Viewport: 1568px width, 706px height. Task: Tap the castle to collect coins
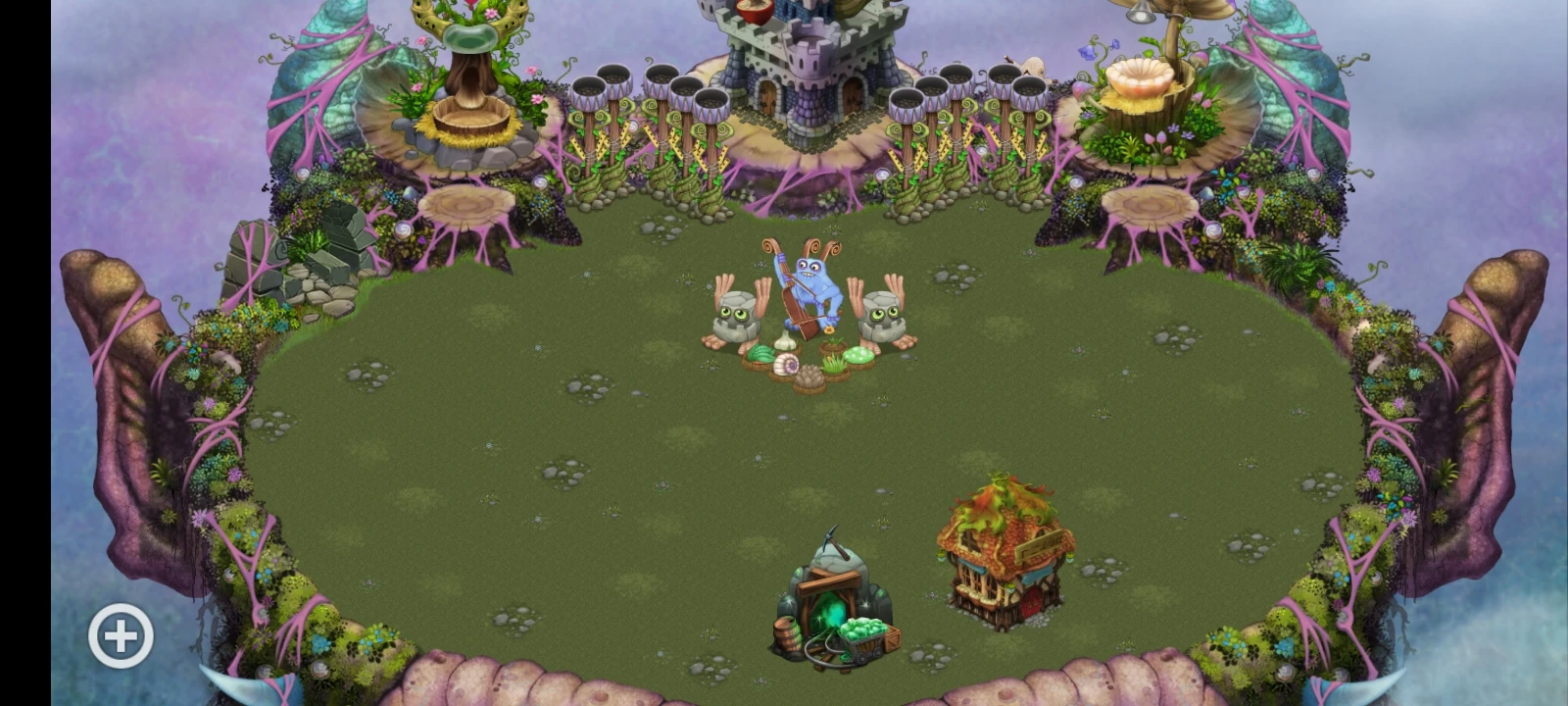804,59
